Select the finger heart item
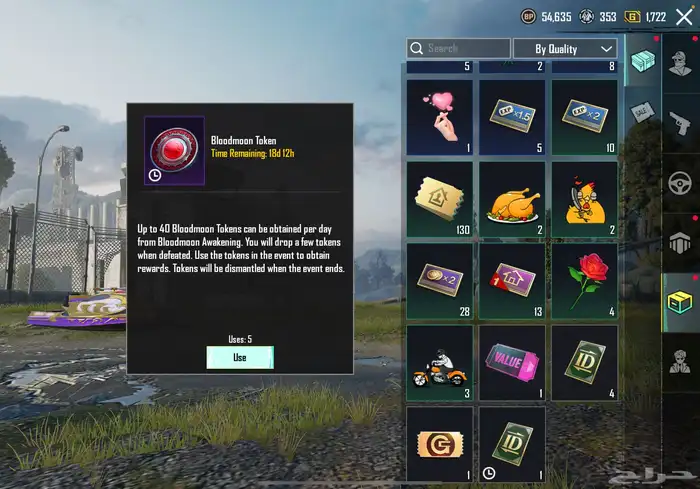700x489 pixels. [439, 118]
